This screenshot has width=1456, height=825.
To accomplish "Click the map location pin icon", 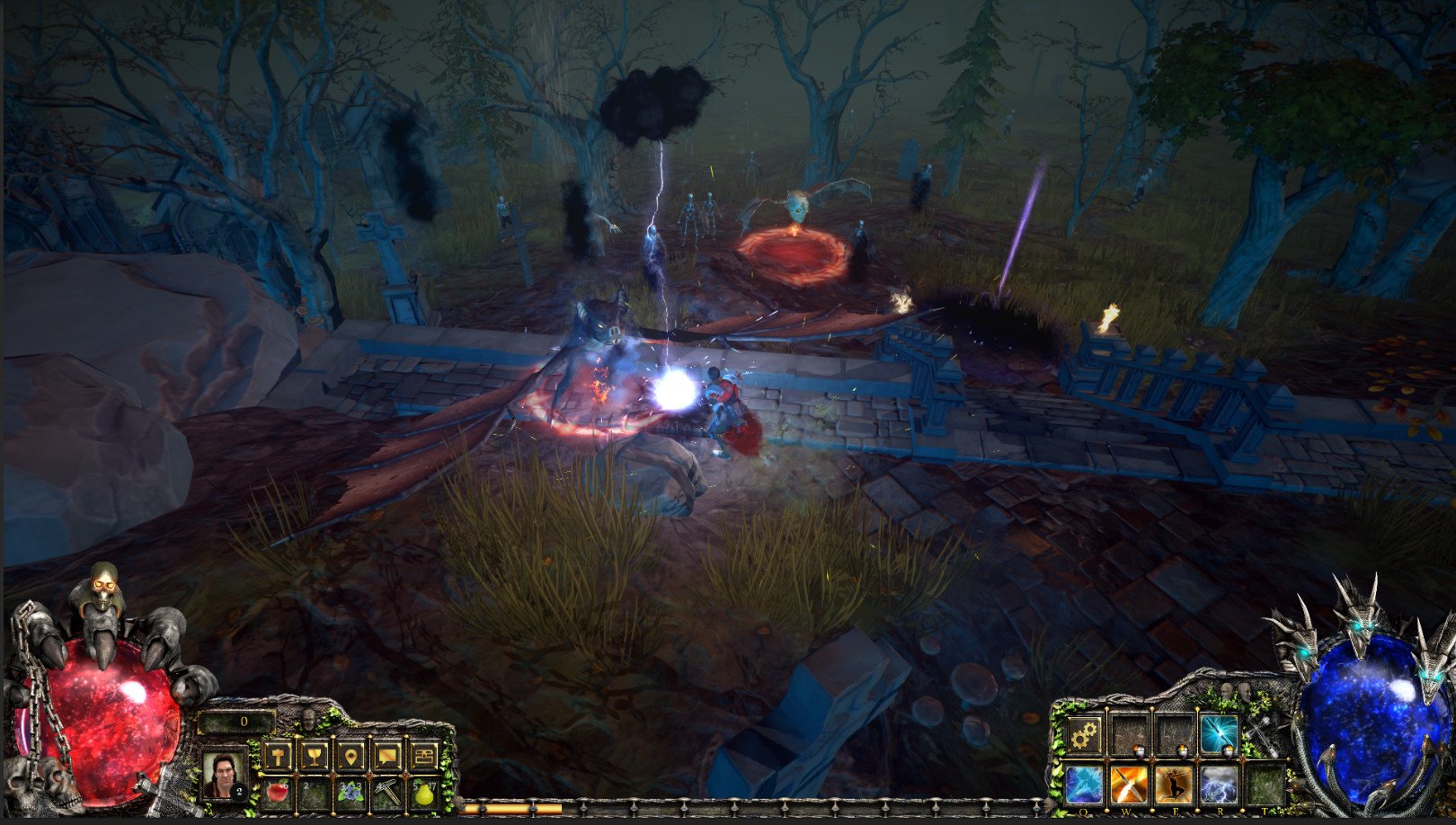I will pyautogui.click(x=351, y=758).
